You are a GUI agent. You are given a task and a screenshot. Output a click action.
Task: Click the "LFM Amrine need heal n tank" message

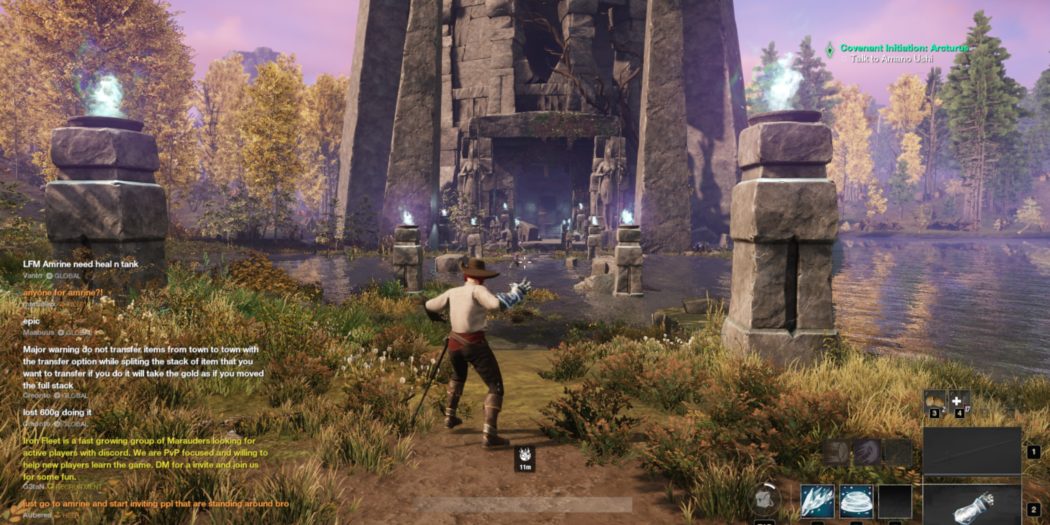81,263
